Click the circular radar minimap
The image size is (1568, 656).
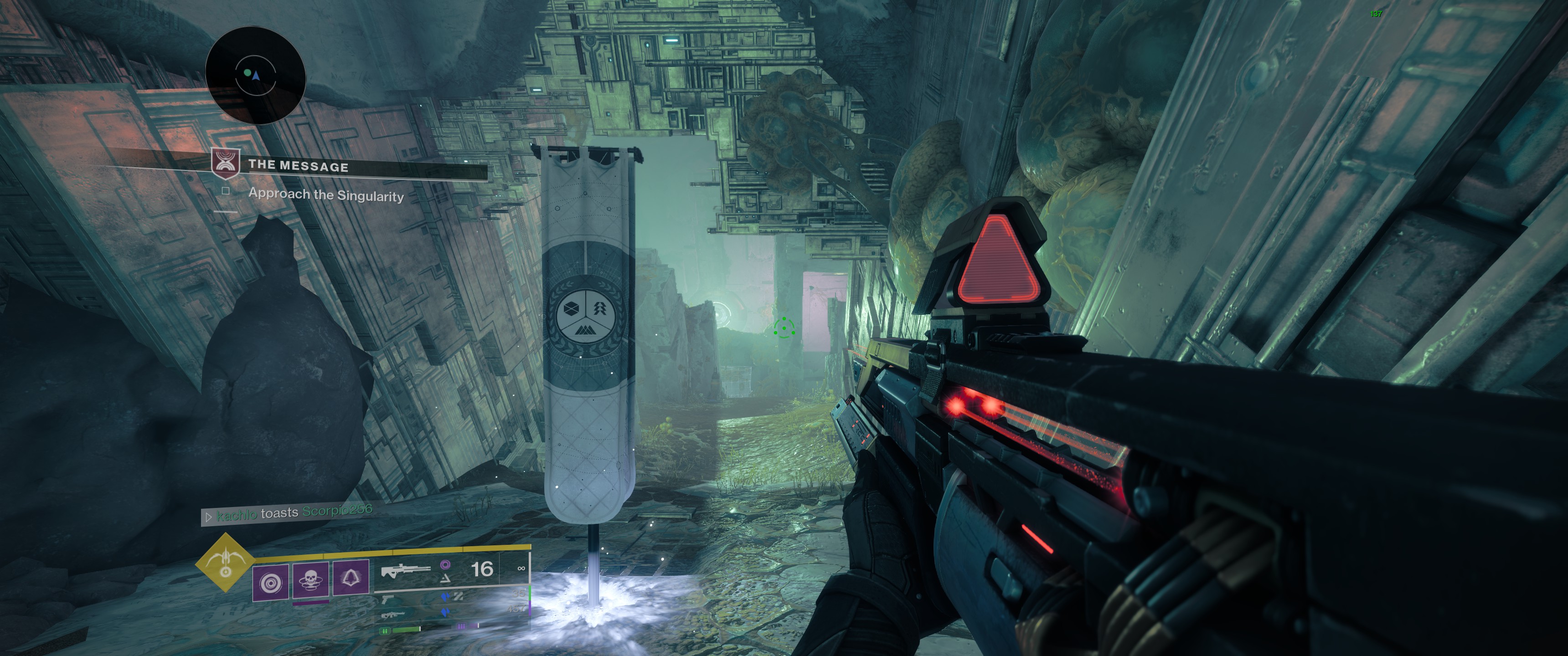(x=255, y=76)
